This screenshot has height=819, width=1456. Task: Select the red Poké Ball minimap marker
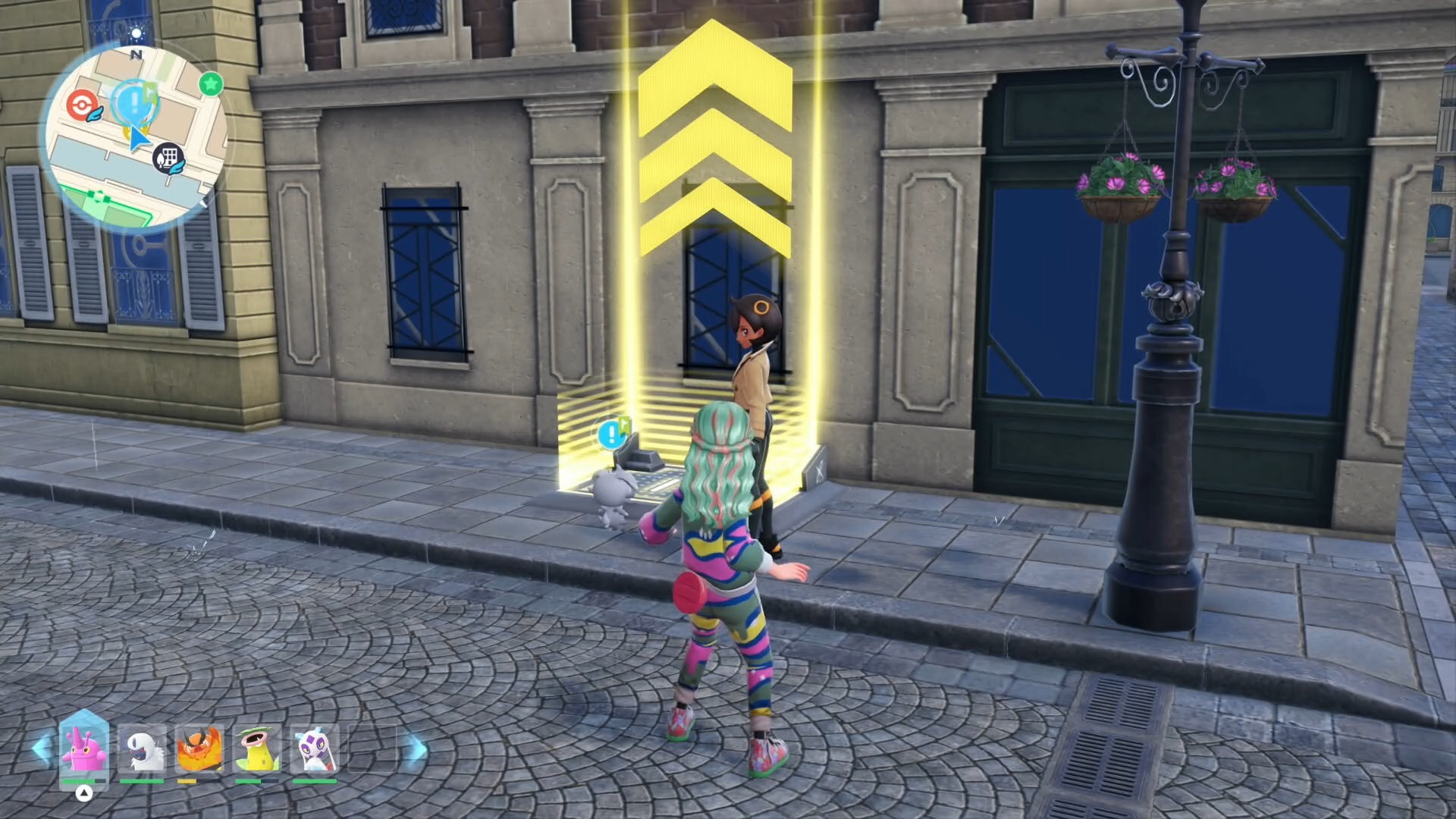click(80, 104)
